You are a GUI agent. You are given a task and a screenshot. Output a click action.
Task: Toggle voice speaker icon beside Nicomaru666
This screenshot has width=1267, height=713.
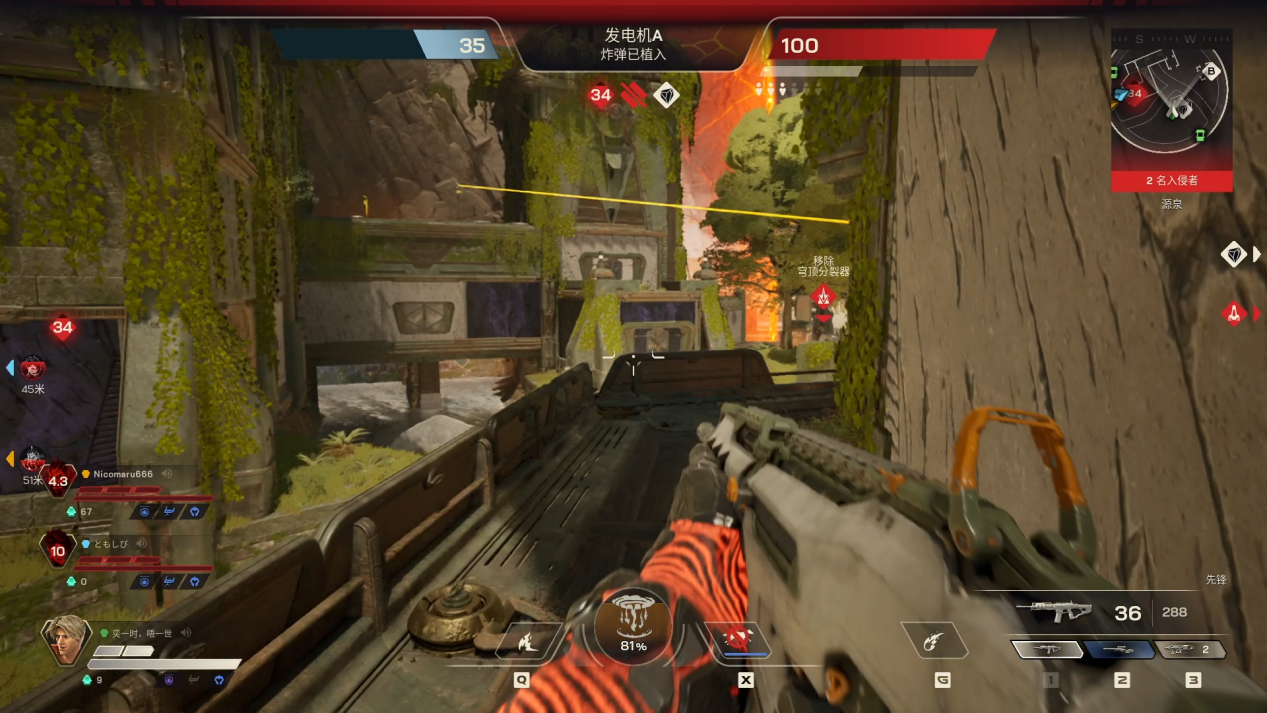point(167,474)
